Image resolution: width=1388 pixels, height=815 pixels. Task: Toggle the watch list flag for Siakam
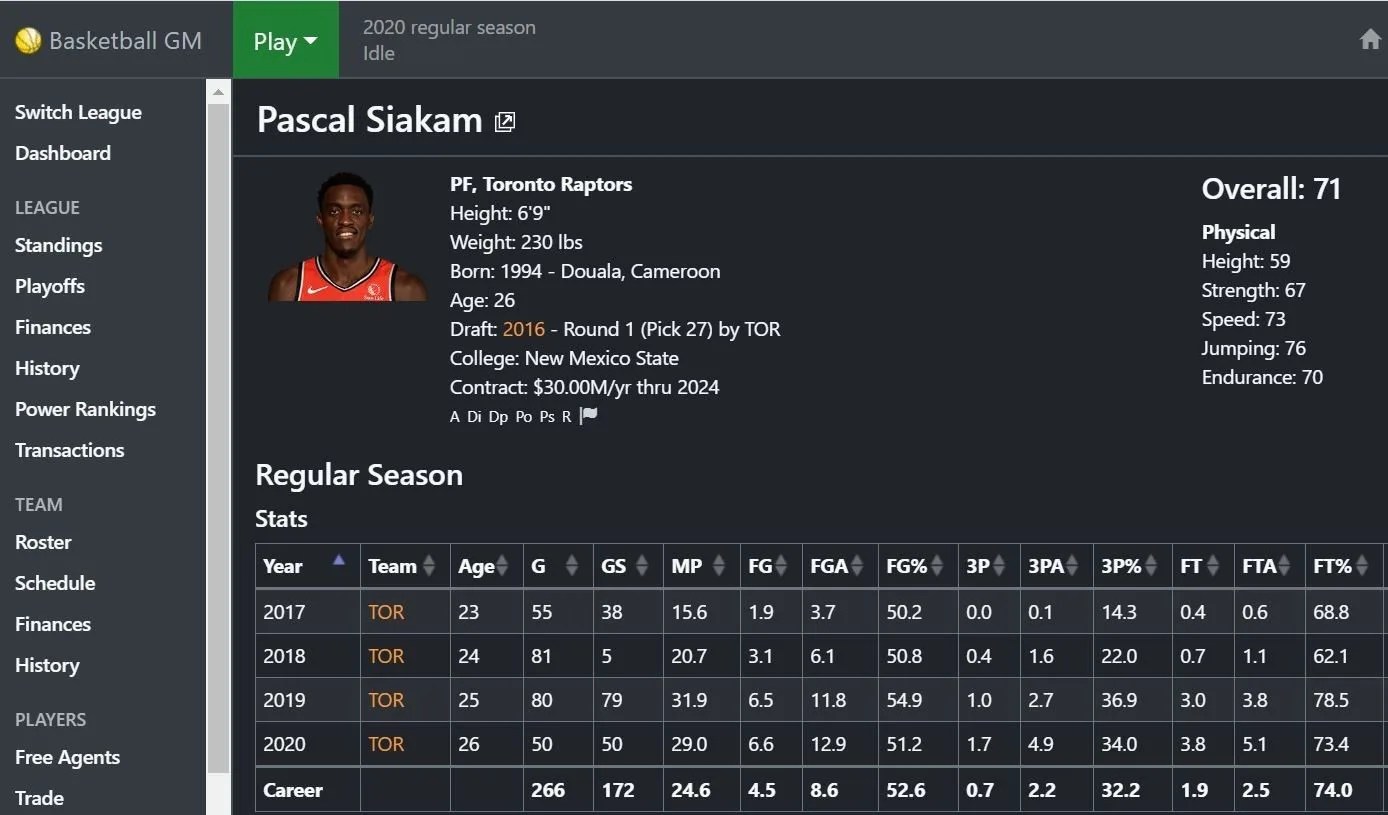tap(587, 415)
